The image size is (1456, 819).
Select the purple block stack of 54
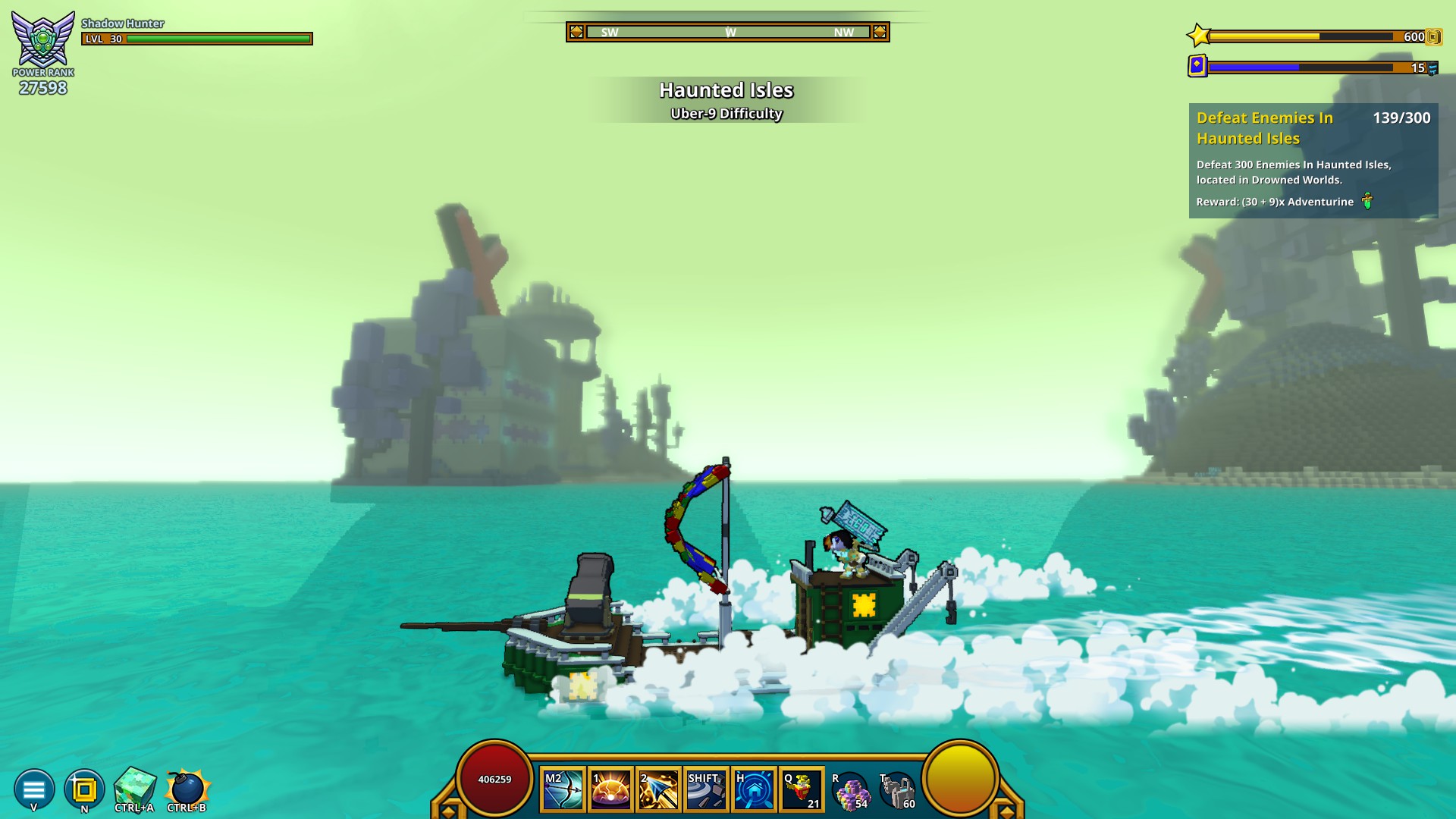pyautogui.click(x=849, y=791)
